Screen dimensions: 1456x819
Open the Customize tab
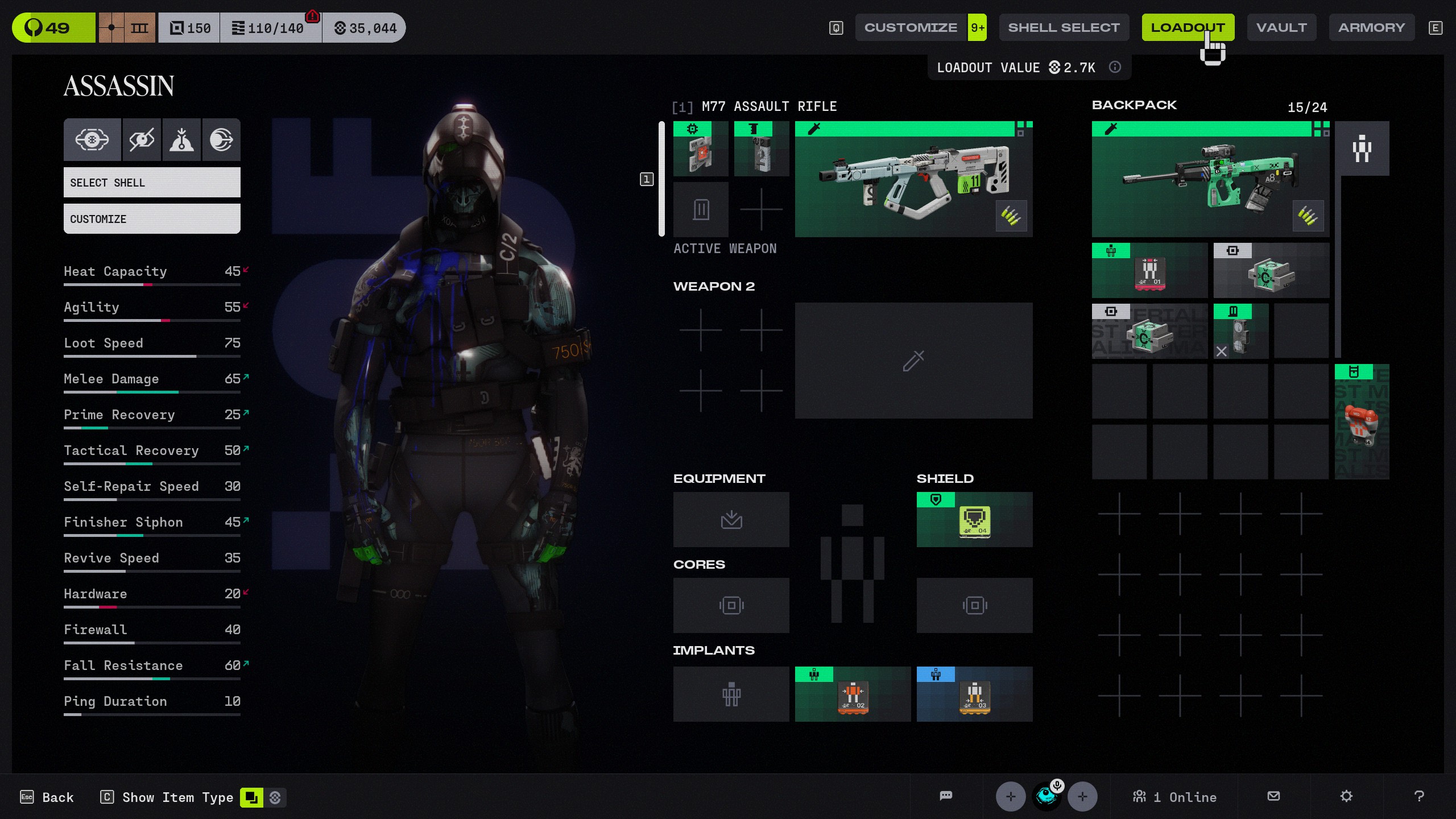click(911, 27)
